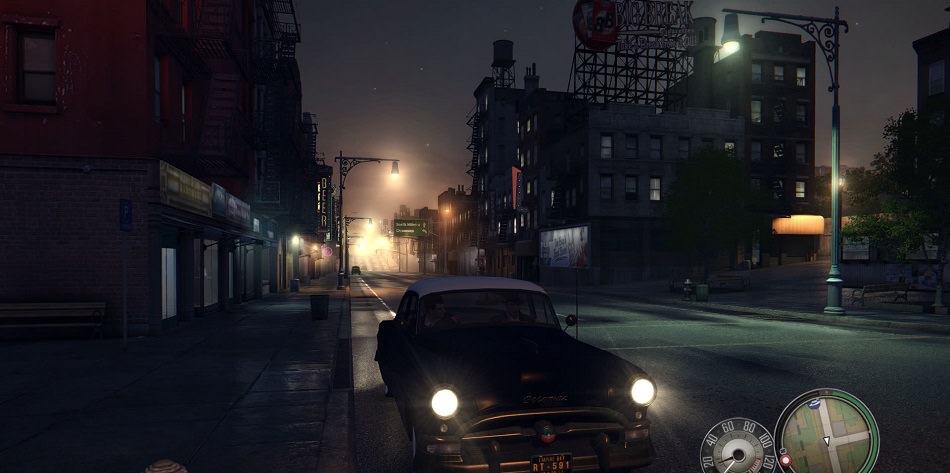This screenshot has height=473, width=950.
Task: Click the white player arrow on minimap
Action: coord(827,439)
